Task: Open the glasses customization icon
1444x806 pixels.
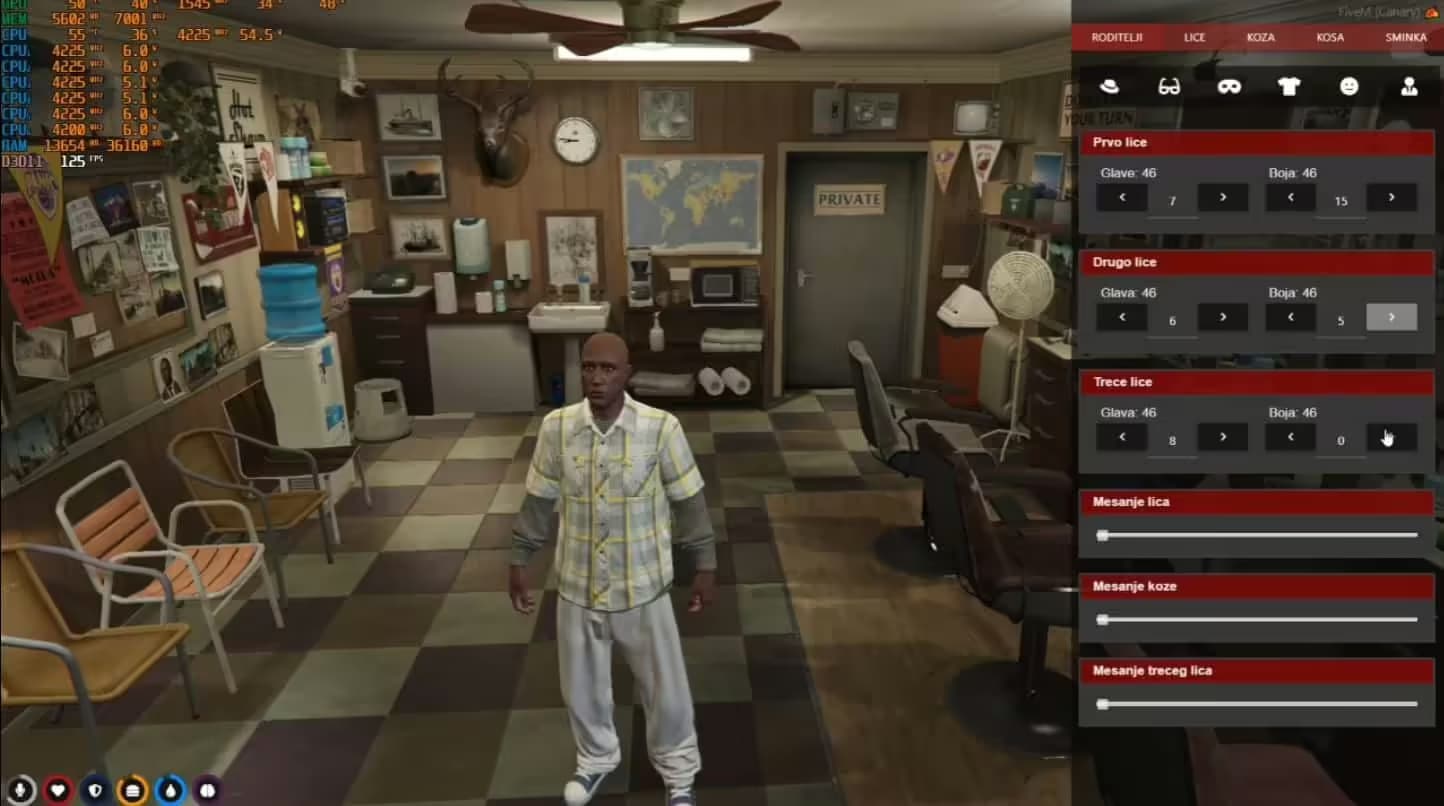Action: [x=1169, y=87]
